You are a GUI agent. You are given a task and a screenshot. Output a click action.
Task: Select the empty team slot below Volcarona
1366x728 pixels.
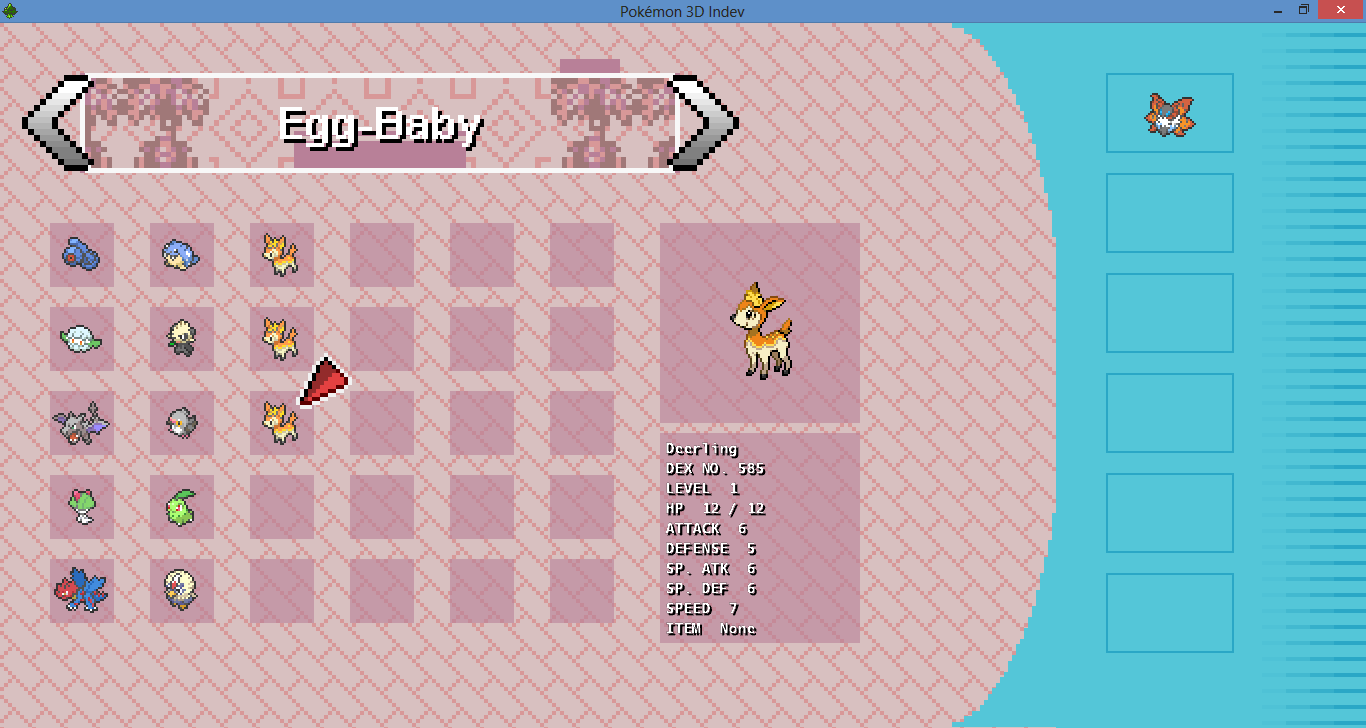click(1169, 212)
